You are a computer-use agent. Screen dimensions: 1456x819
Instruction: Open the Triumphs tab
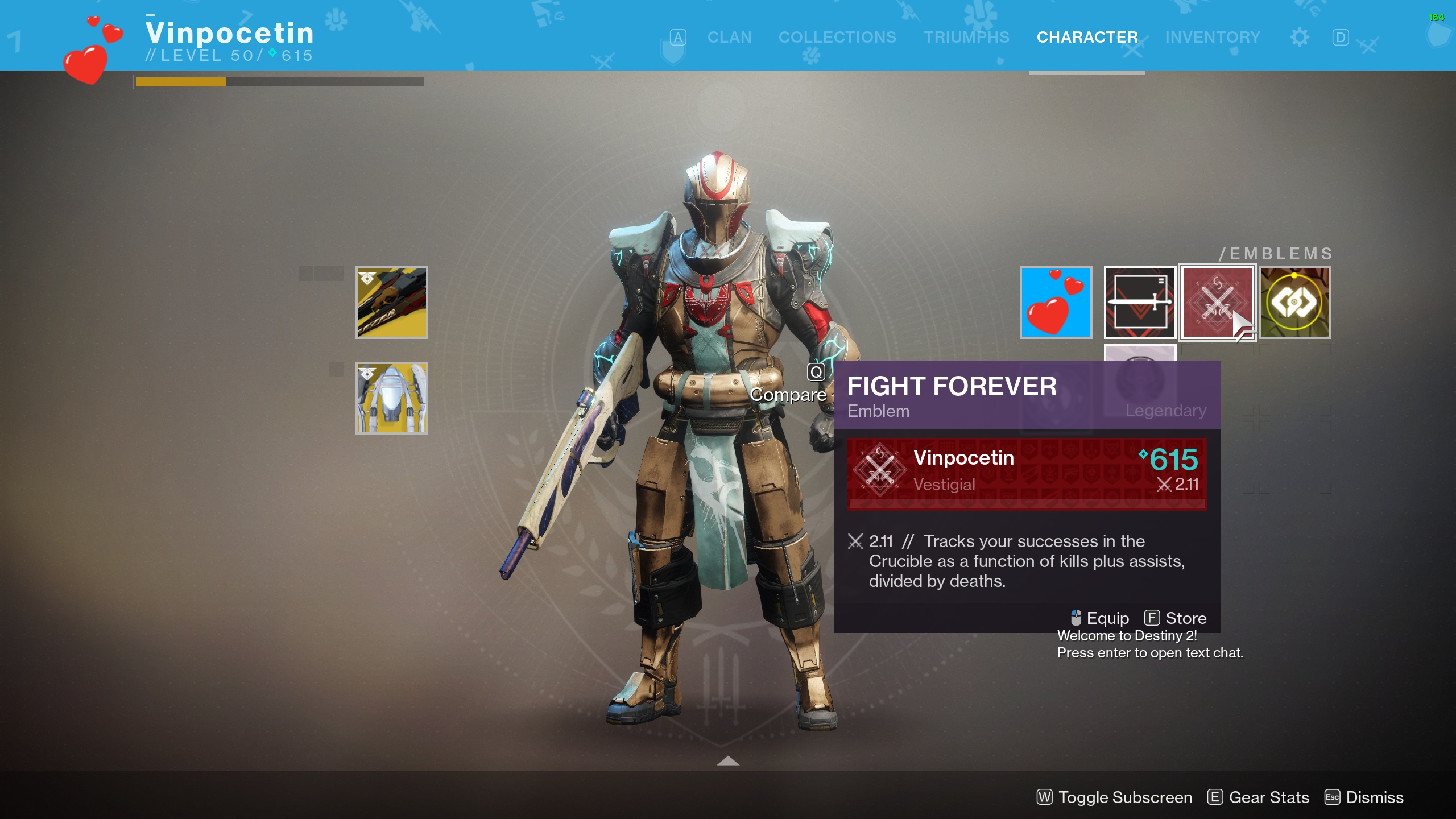(x=966, y=36)
